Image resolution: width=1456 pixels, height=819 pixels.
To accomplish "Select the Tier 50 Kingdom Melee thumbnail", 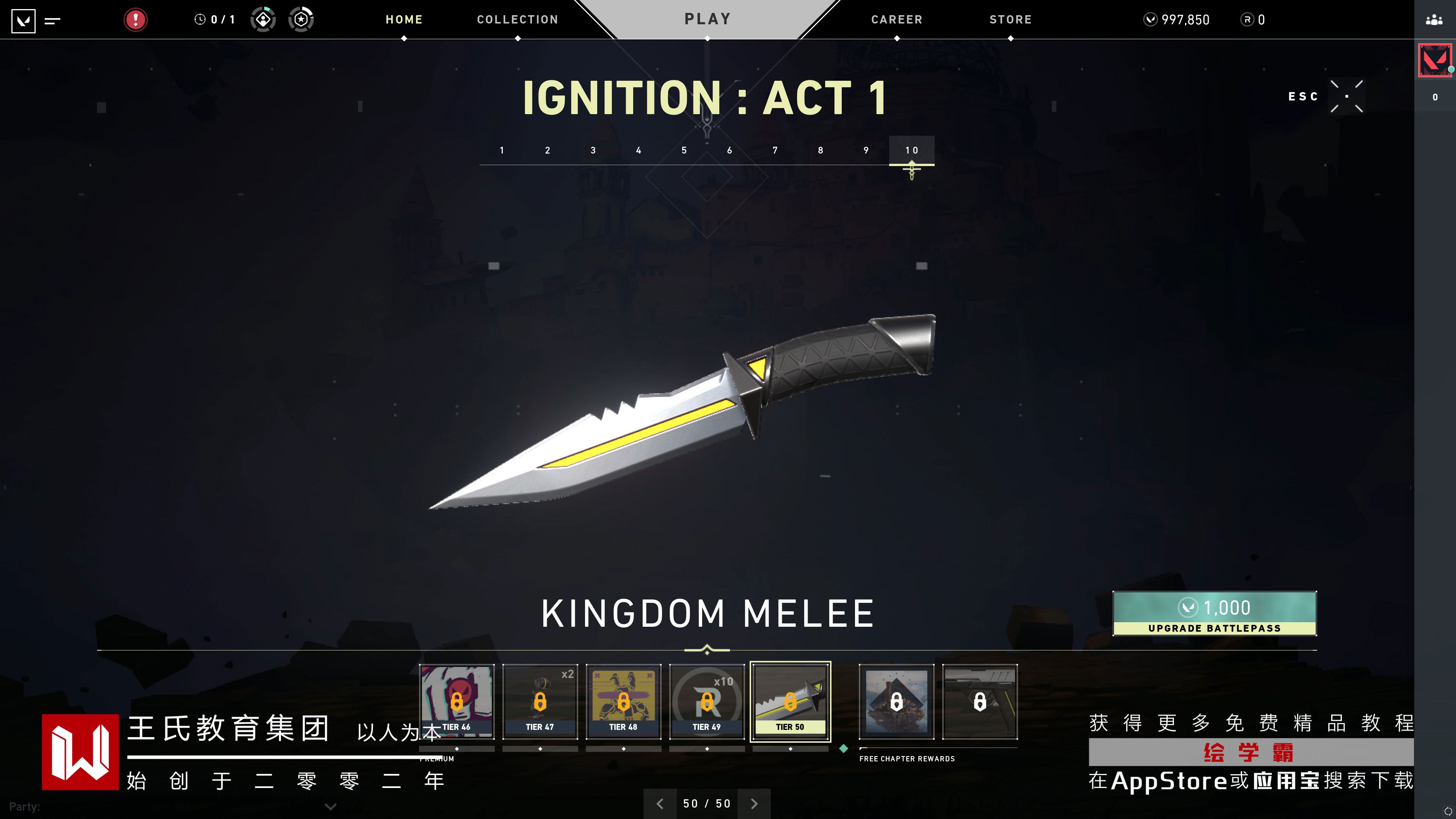I will (790, 701).
